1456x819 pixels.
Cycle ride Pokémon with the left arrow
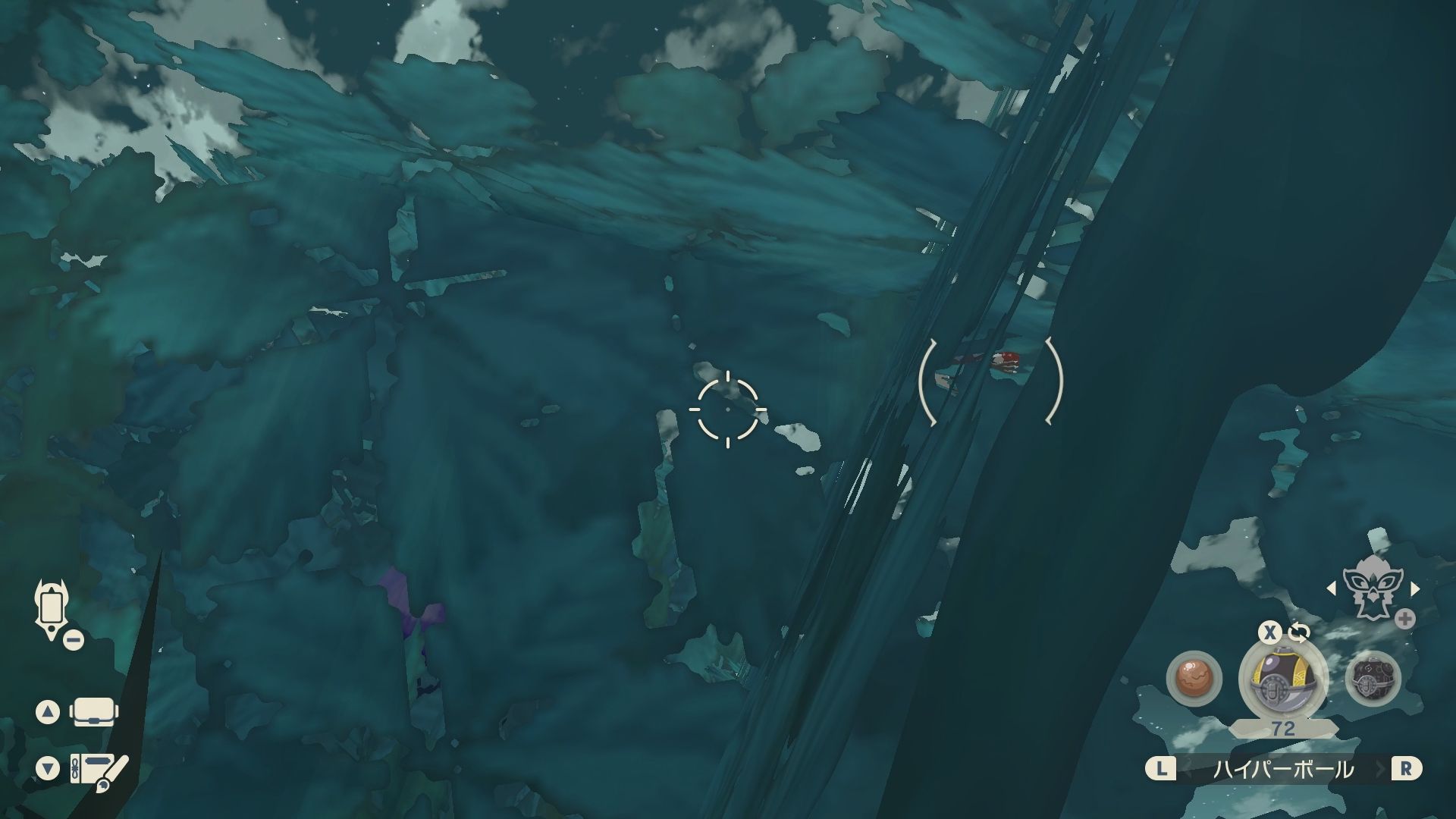click(1331, 588)
